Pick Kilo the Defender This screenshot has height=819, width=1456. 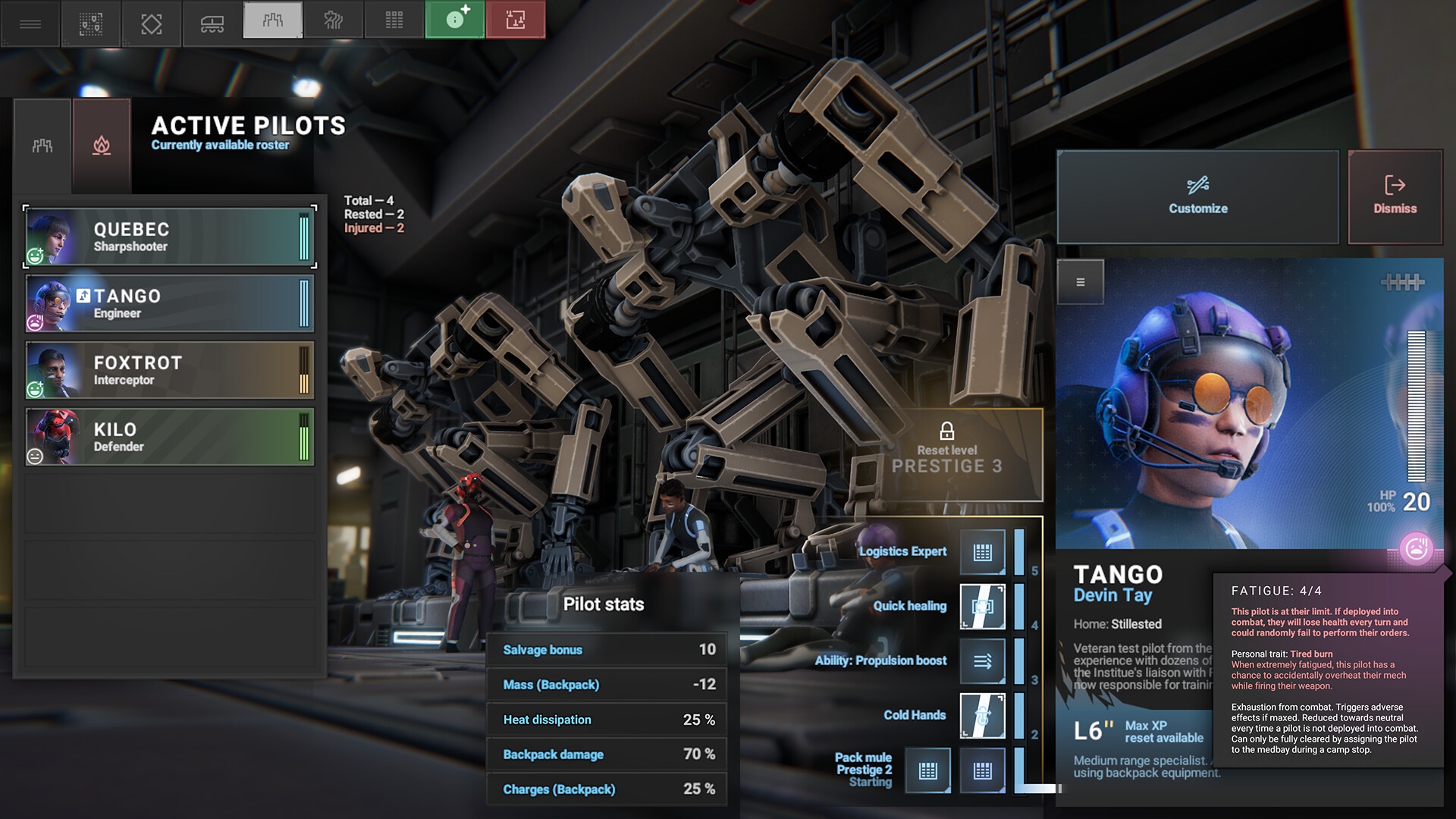click(x=170, y=438)
